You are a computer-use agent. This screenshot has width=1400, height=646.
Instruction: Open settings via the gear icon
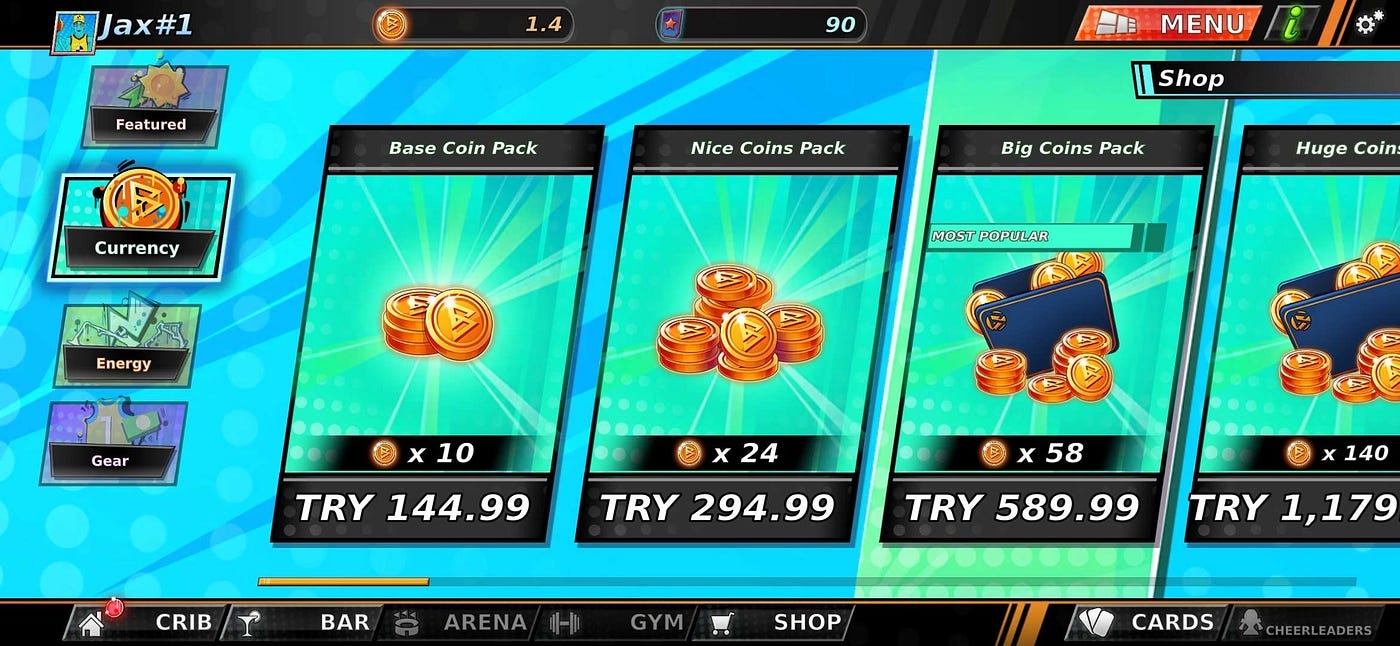click(1369, 23)
